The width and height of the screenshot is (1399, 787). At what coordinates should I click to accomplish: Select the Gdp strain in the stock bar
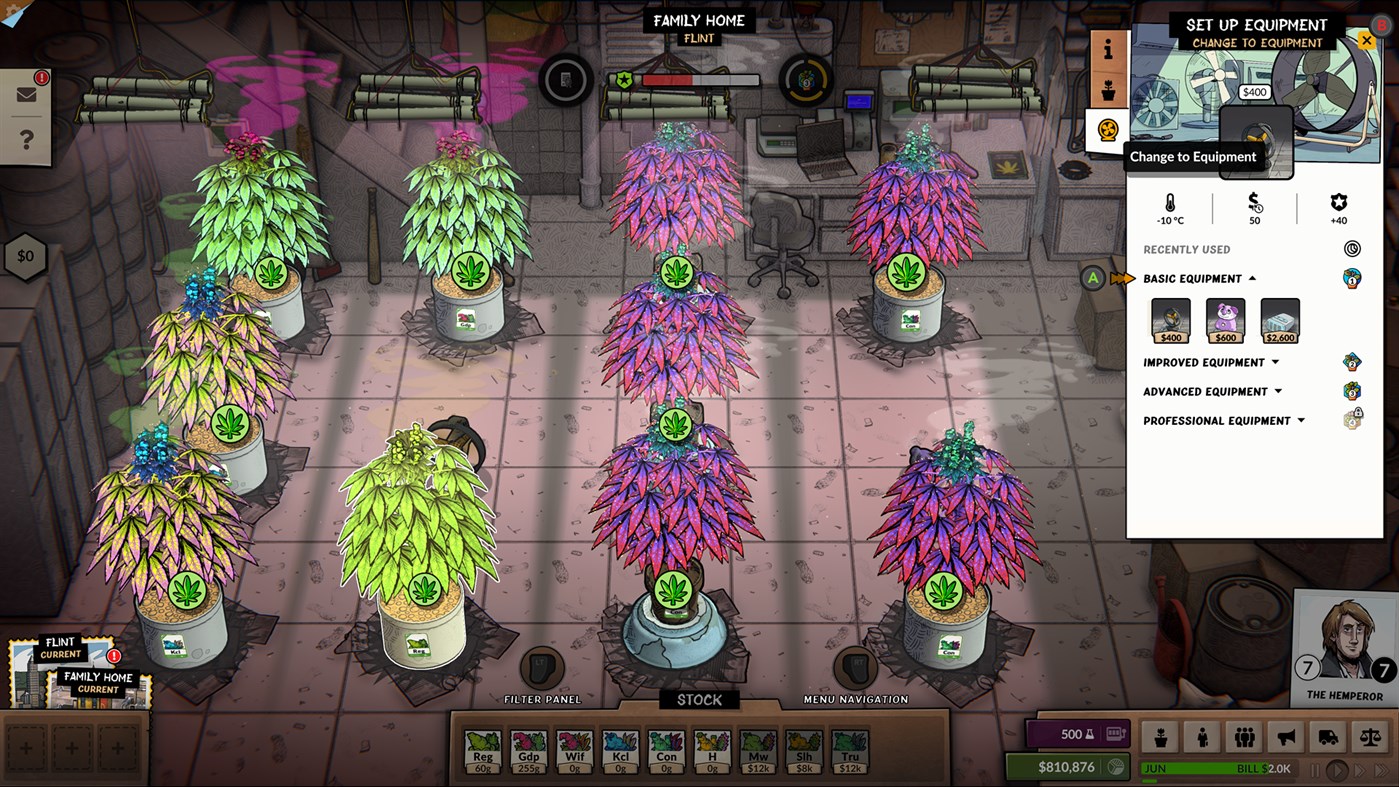coord(530,748)
